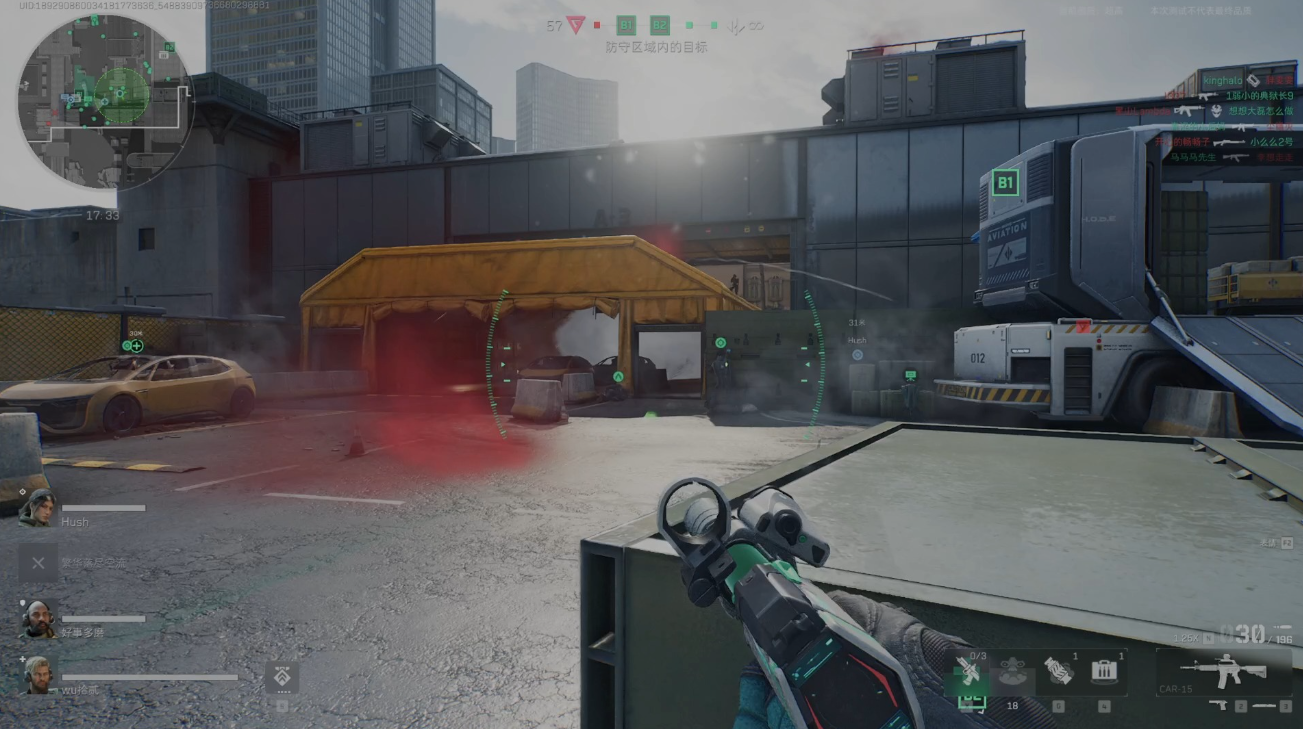The height and width of the screenshot is (729, 1303).
Task: Select the ammo crate slot
Action: 1104,672
